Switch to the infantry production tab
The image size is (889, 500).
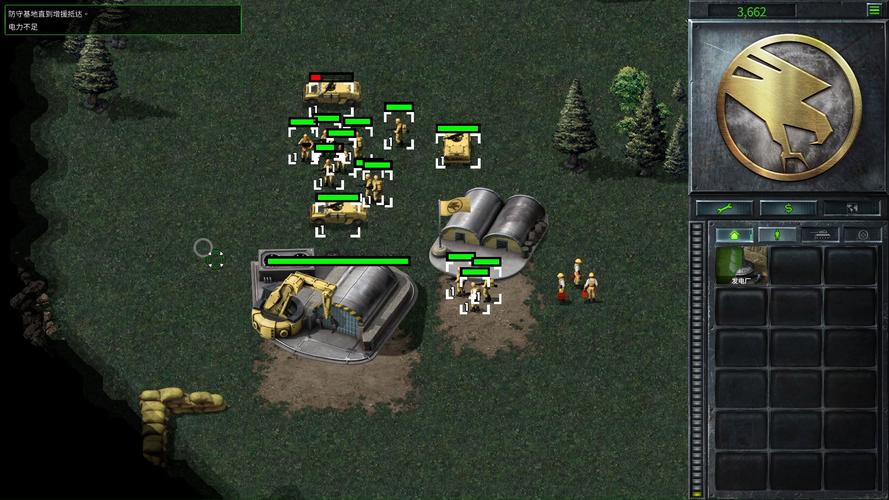pyautogui.click(x=776, y=235)
